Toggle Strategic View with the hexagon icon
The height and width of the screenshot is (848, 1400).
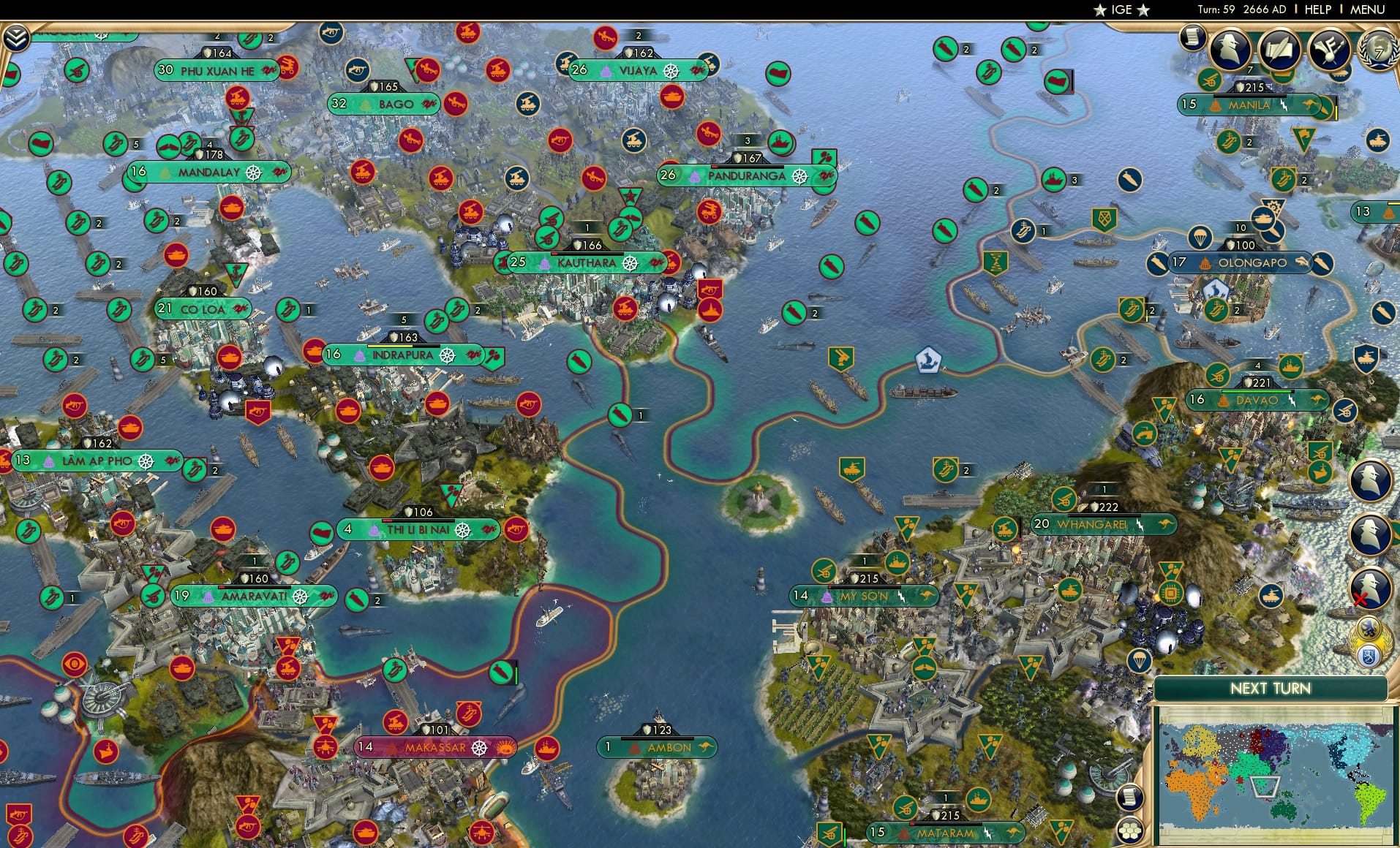(x=1129, y=830)
